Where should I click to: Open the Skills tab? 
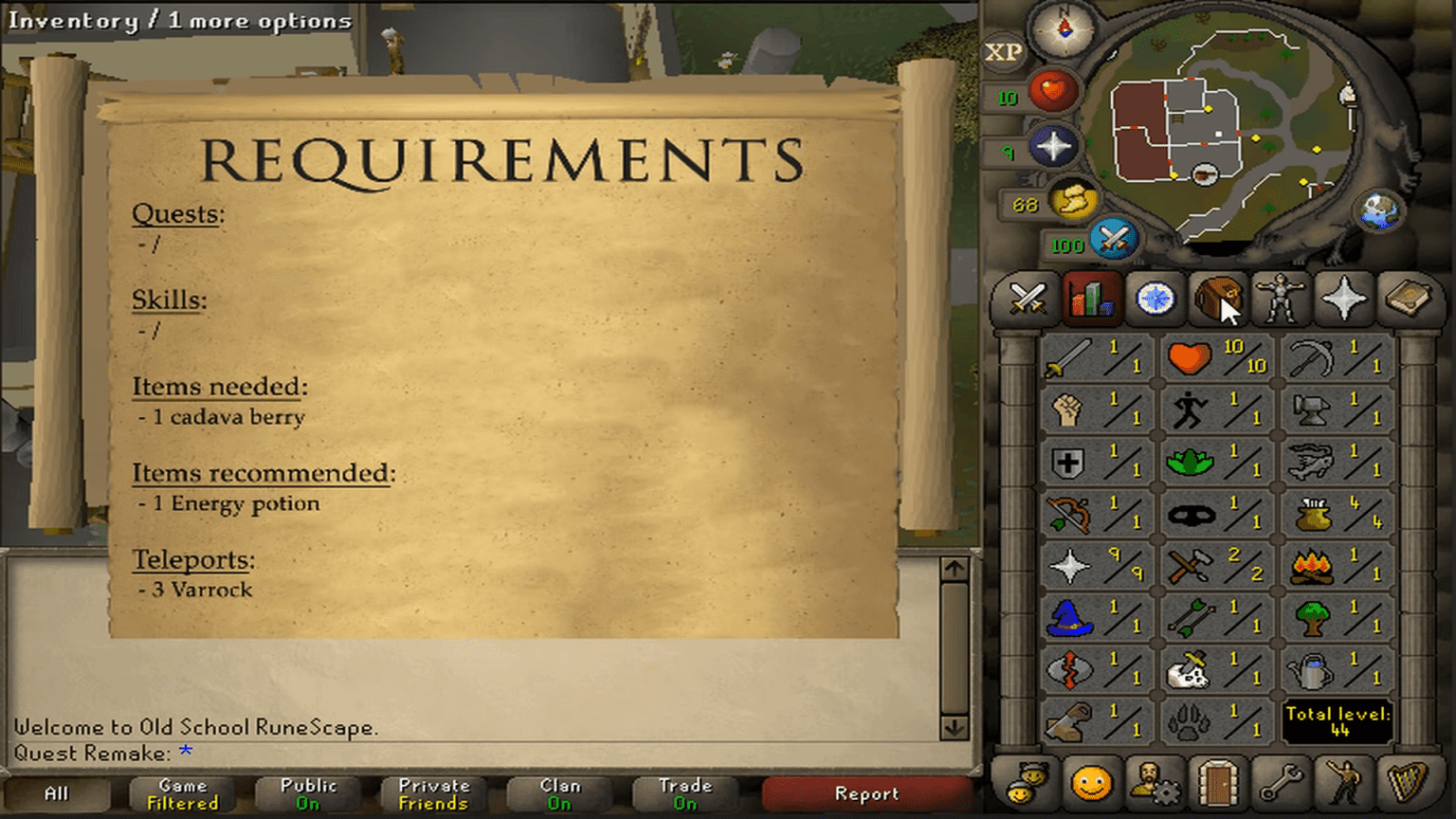(x=1089, y=299)
